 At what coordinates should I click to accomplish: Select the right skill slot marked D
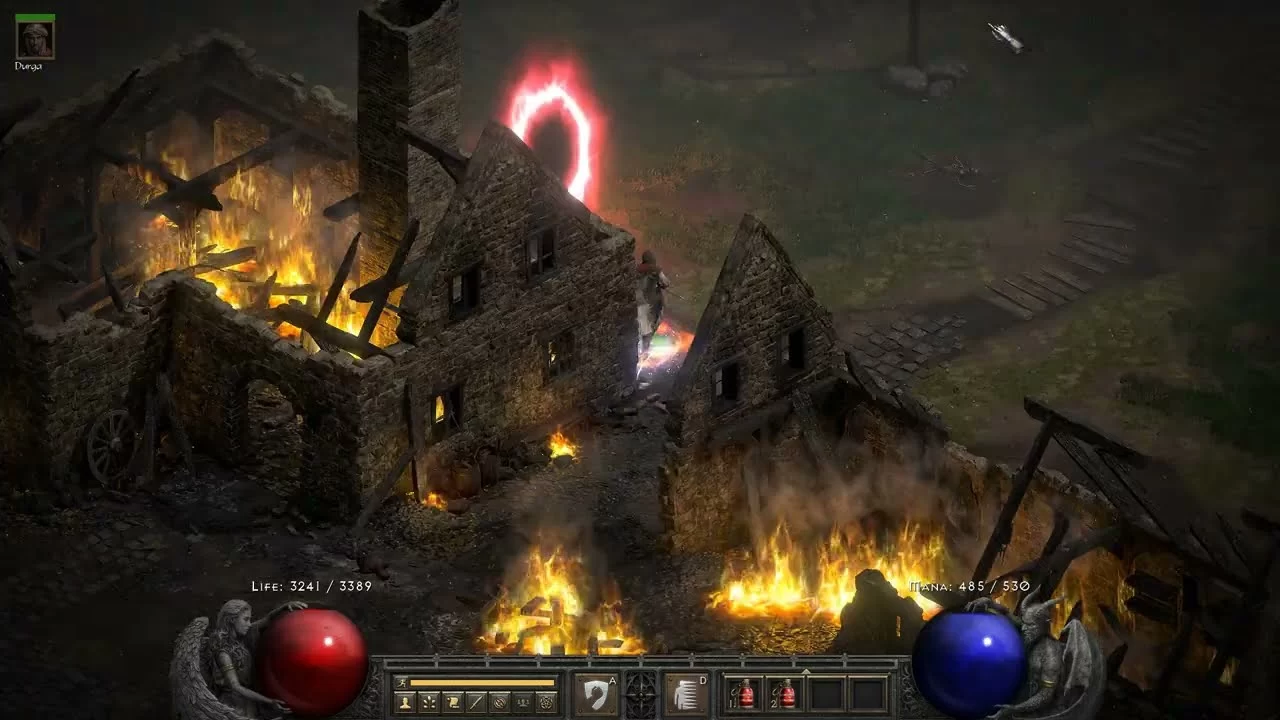pos(686,694)
